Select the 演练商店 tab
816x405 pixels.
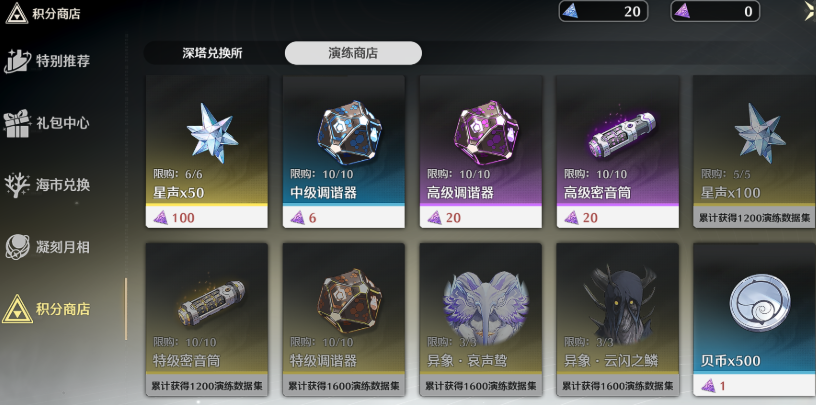pyautogui.click(x=353, y=54)
